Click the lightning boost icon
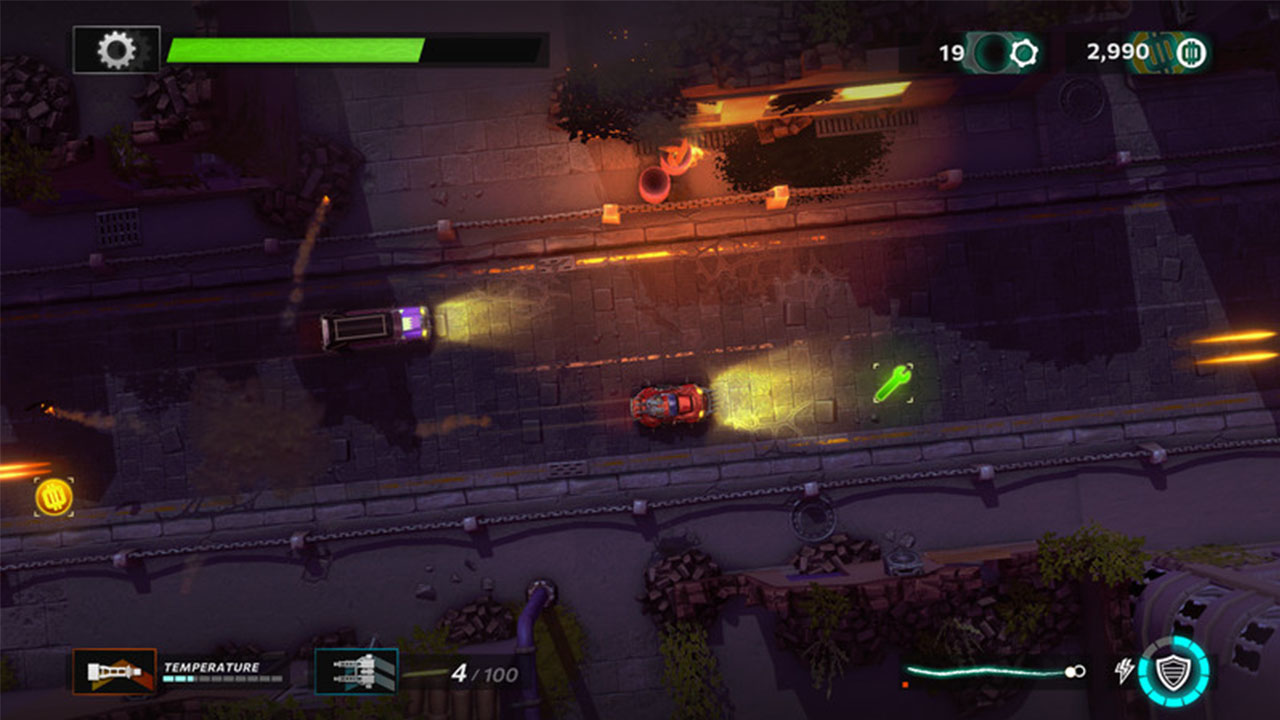 pyautogui.click(x=1125, y=670)
